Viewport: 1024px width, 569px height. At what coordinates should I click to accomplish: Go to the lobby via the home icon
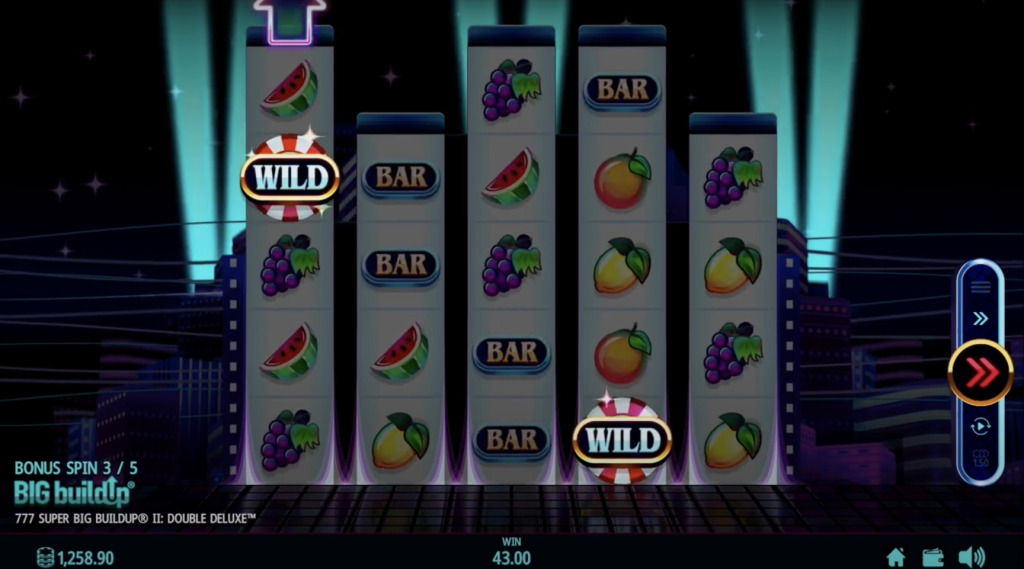click(x=896, y=557)
